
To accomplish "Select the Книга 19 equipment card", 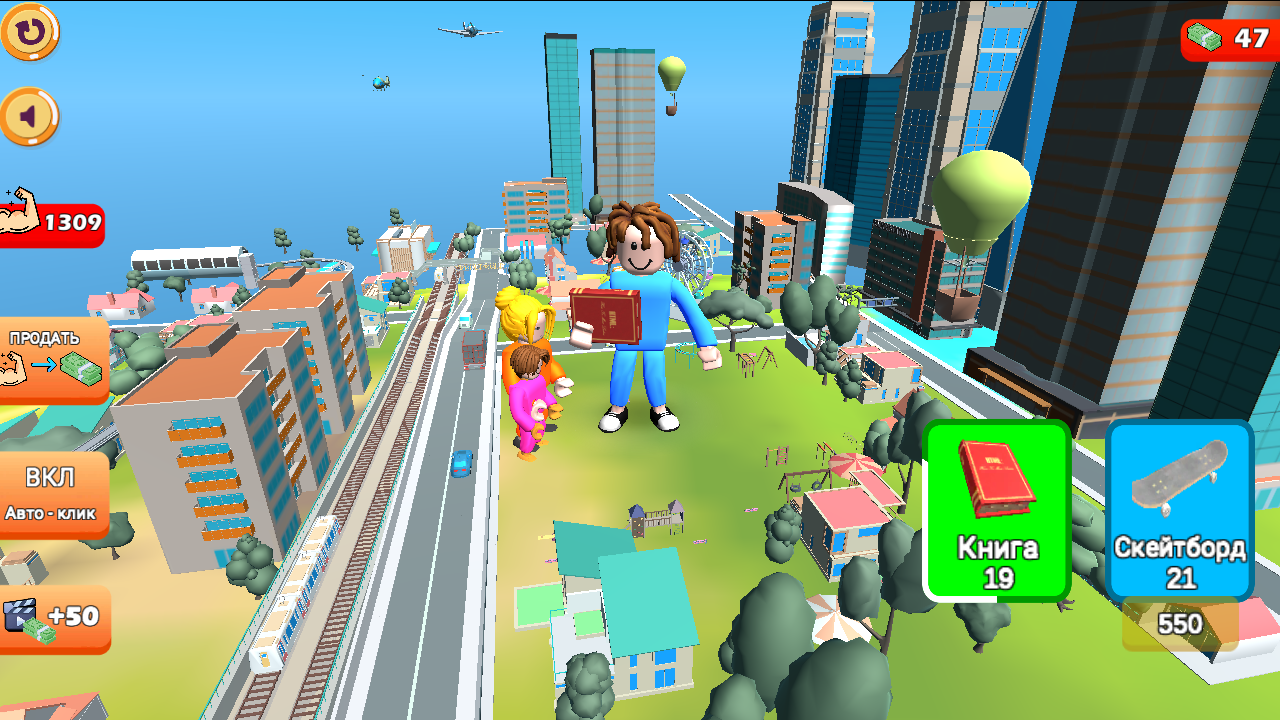I will pos(995,510).
